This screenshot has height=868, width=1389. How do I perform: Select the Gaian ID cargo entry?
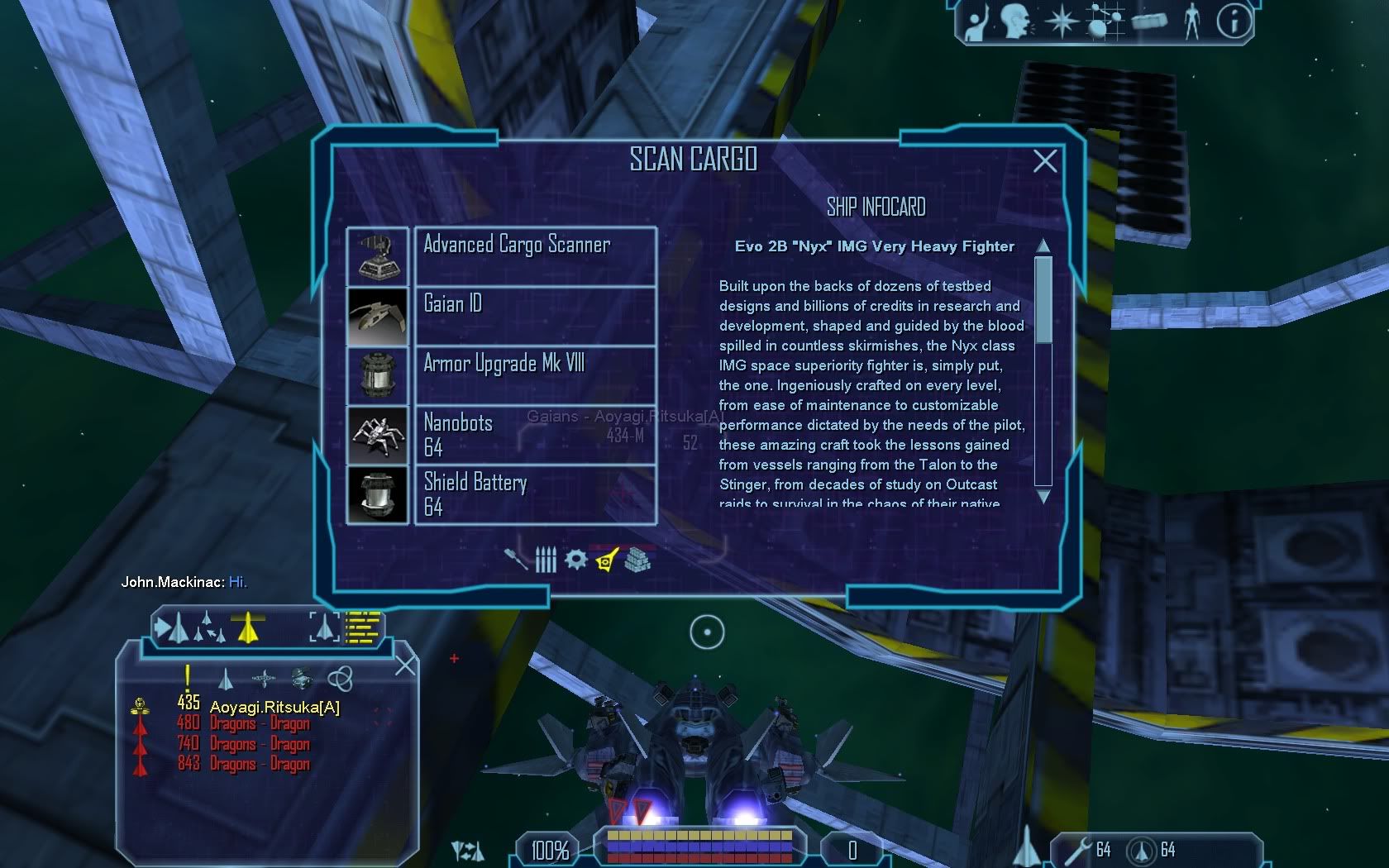pos(535,316)
